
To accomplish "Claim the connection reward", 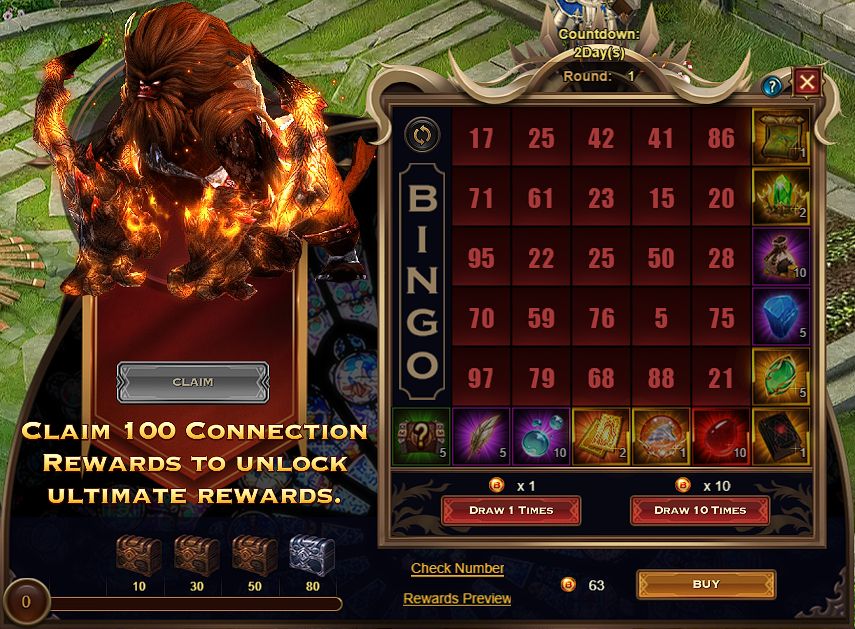I will click(x=193, y=382).
